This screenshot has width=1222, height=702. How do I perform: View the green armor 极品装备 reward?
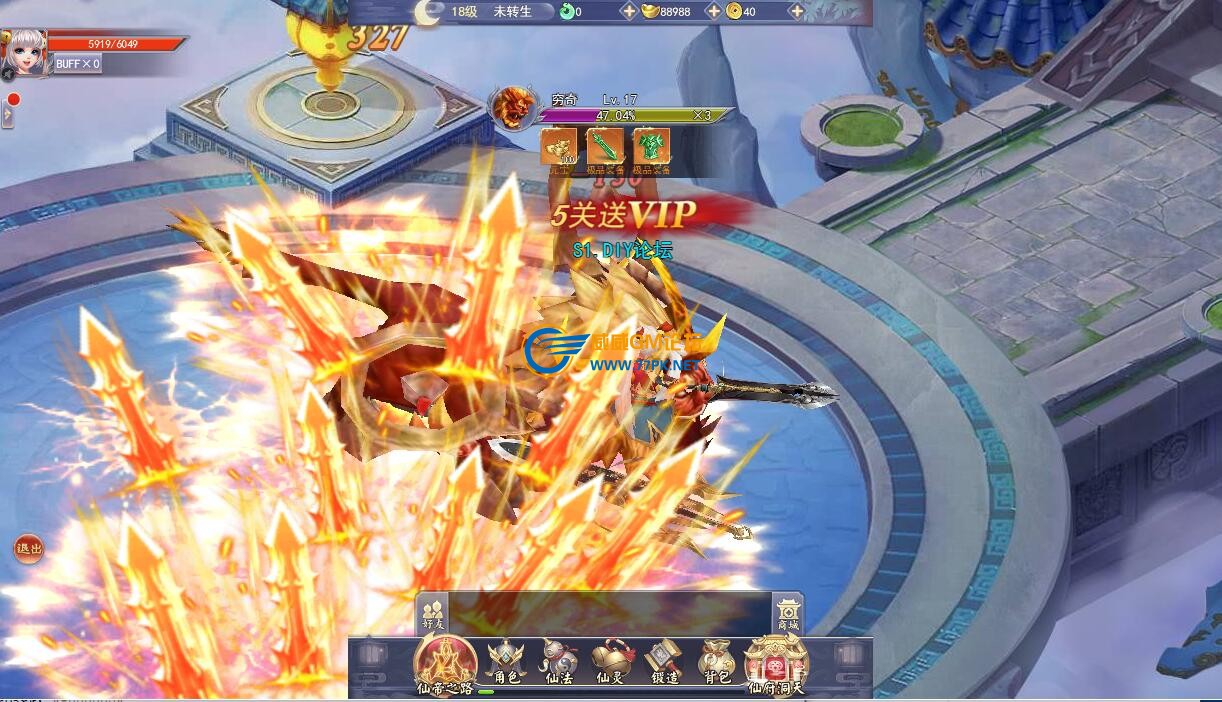pyautogui.click(x=651, y=147)
